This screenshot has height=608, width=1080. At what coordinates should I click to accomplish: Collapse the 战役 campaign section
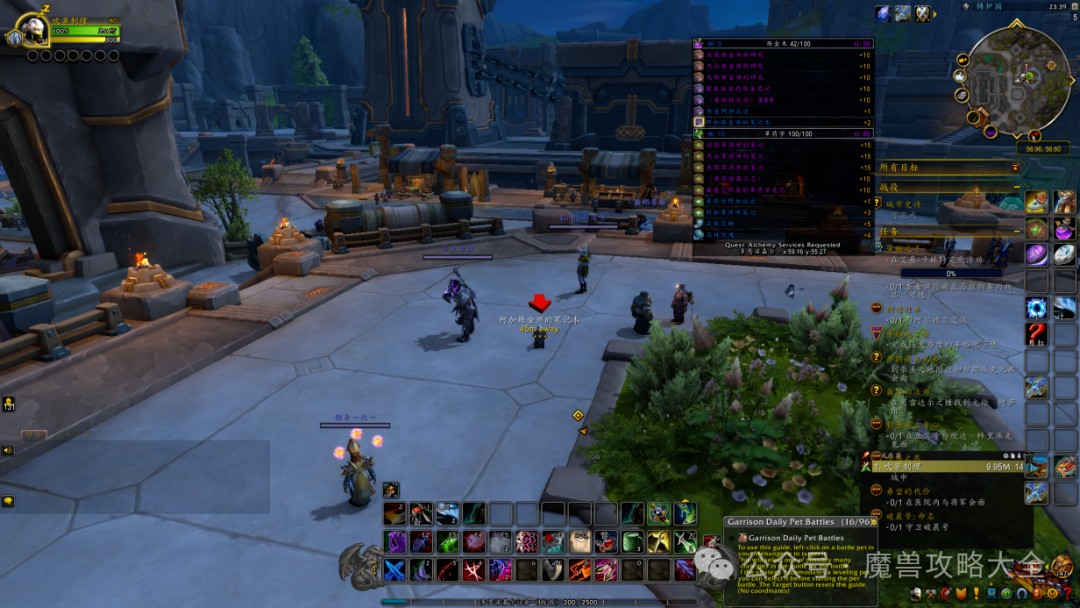(1016, 187)
